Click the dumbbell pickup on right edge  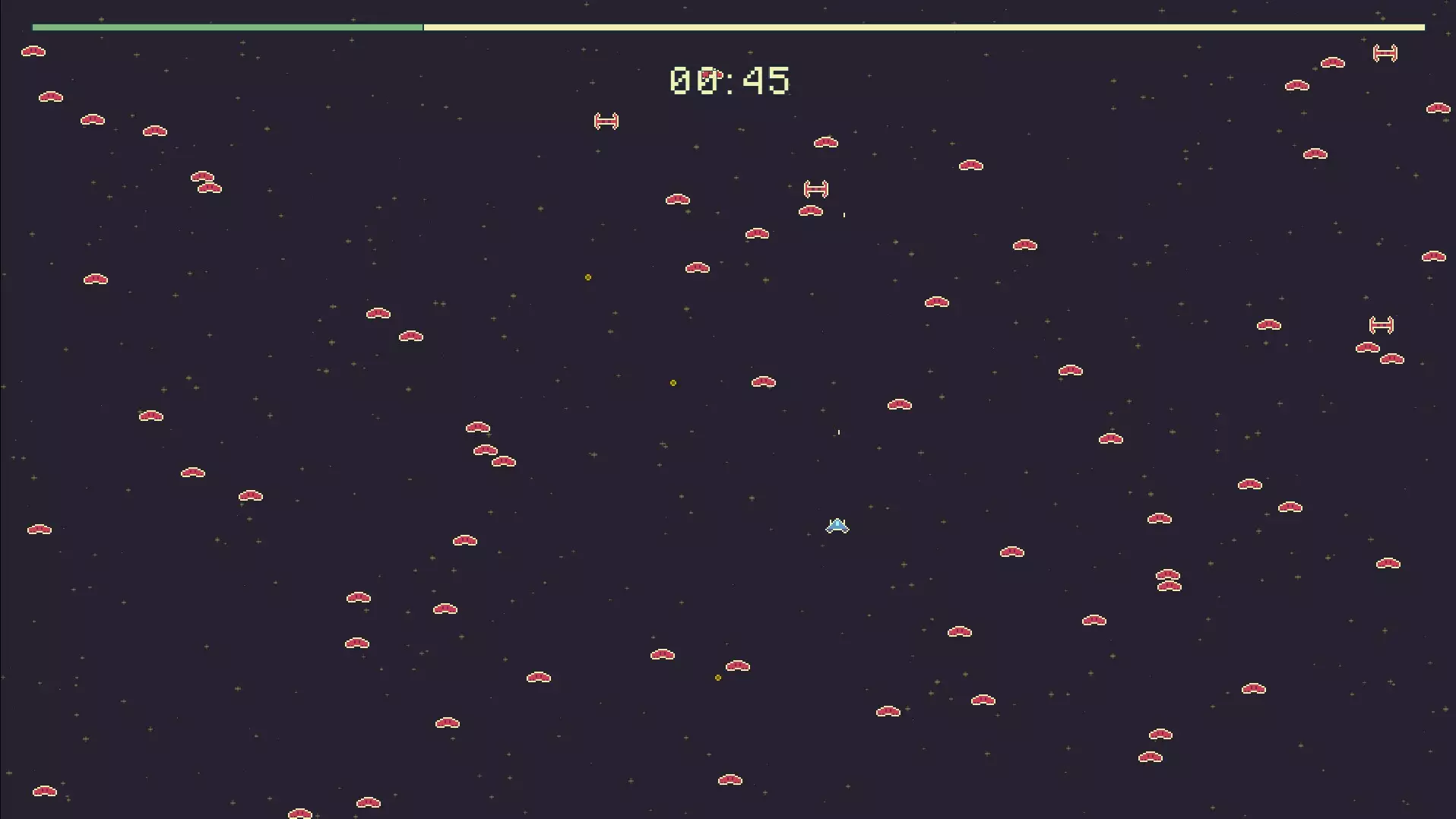click(1382, 324)
